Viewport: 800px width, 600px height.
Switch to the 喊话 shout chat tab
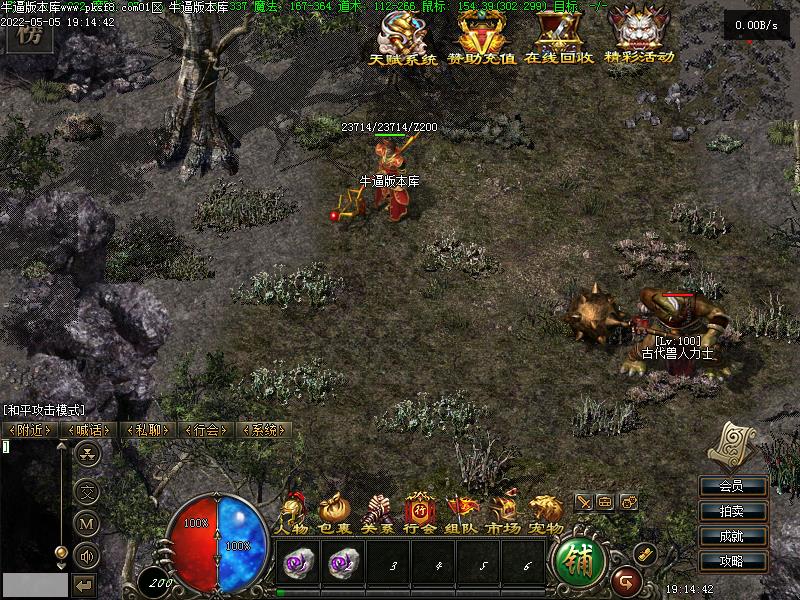coord(87,430)
